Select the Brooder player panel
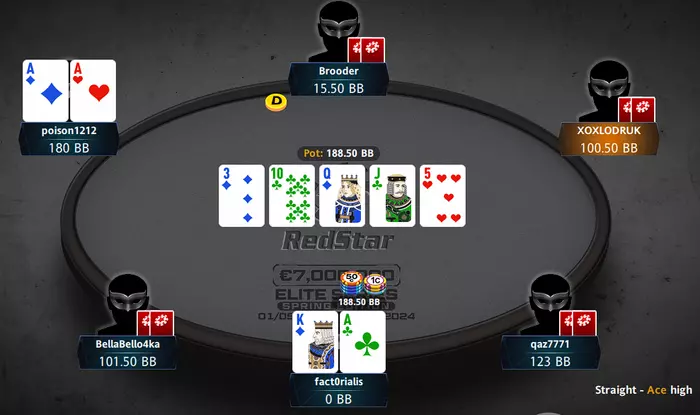Image resolution: width=700 pixels, height=415 pixels. 337,81
